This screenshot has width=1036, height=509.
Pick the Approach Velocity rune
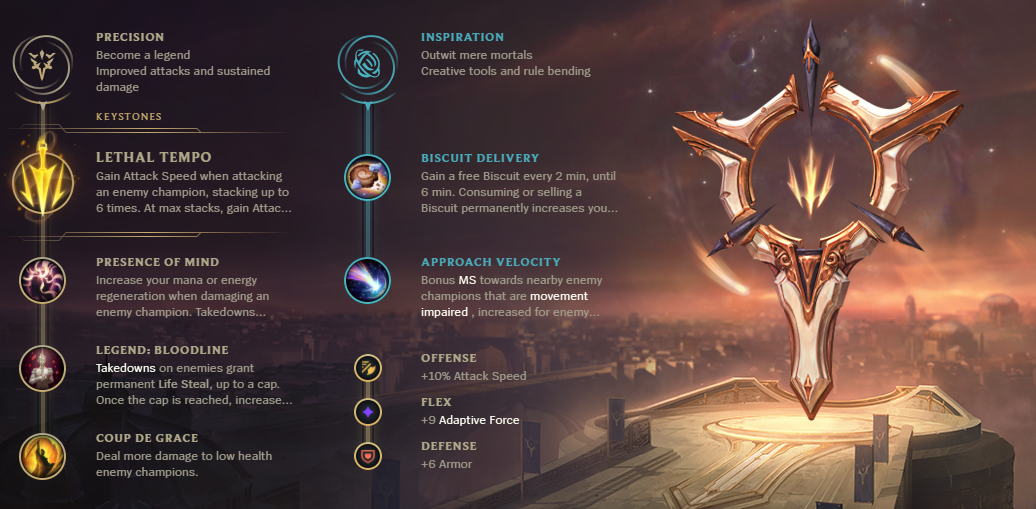coord(367,280)
